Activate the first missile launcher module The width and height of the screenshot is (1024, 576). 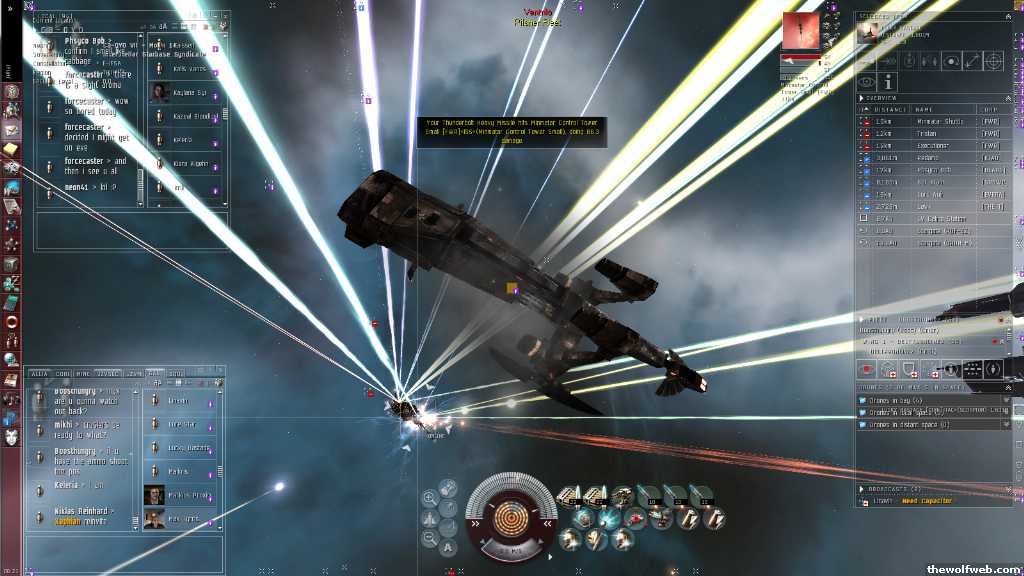571,495
